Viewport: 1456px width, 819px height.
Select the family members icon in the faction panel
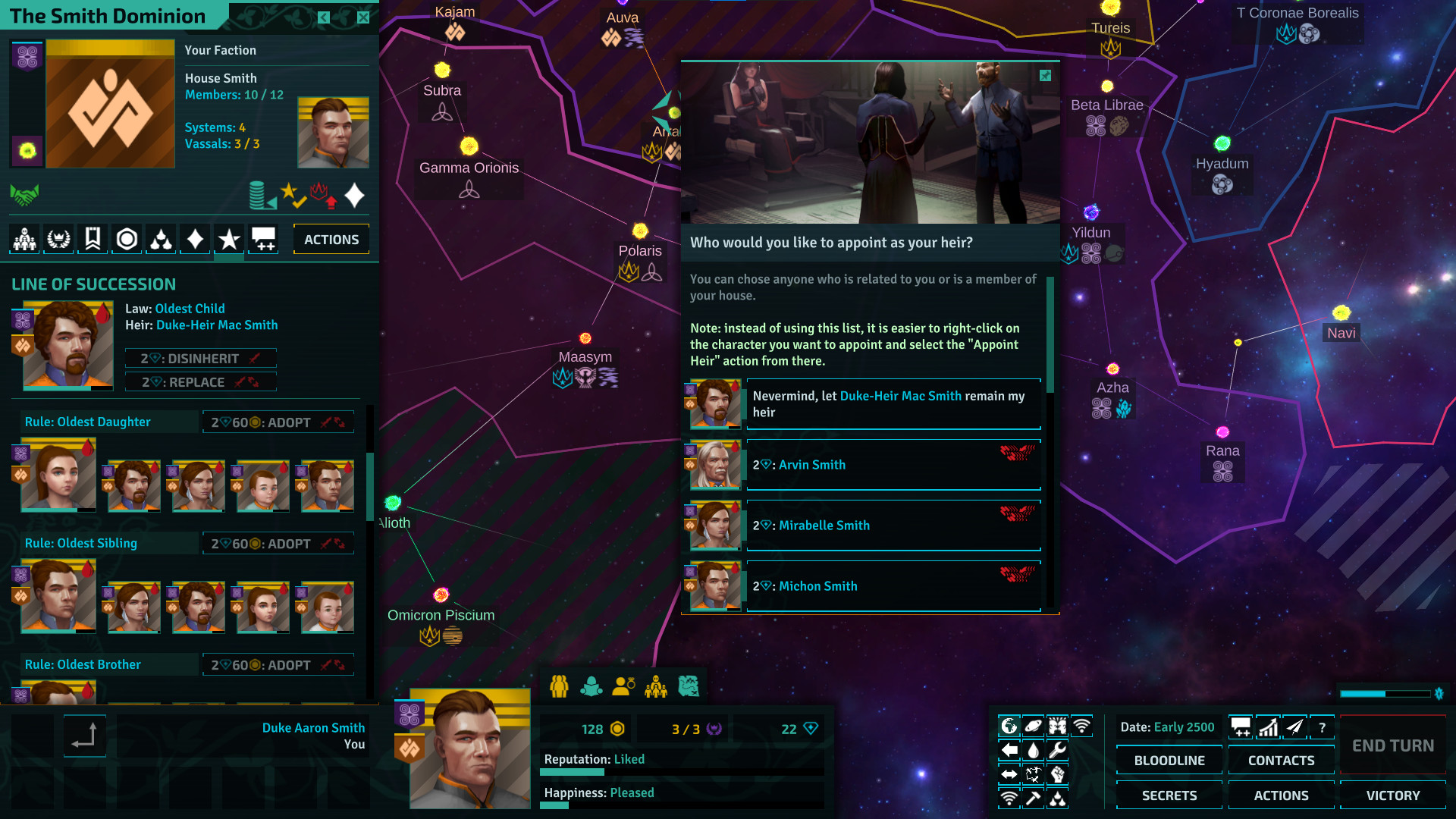pyautogui.click(x=24, y=239)
